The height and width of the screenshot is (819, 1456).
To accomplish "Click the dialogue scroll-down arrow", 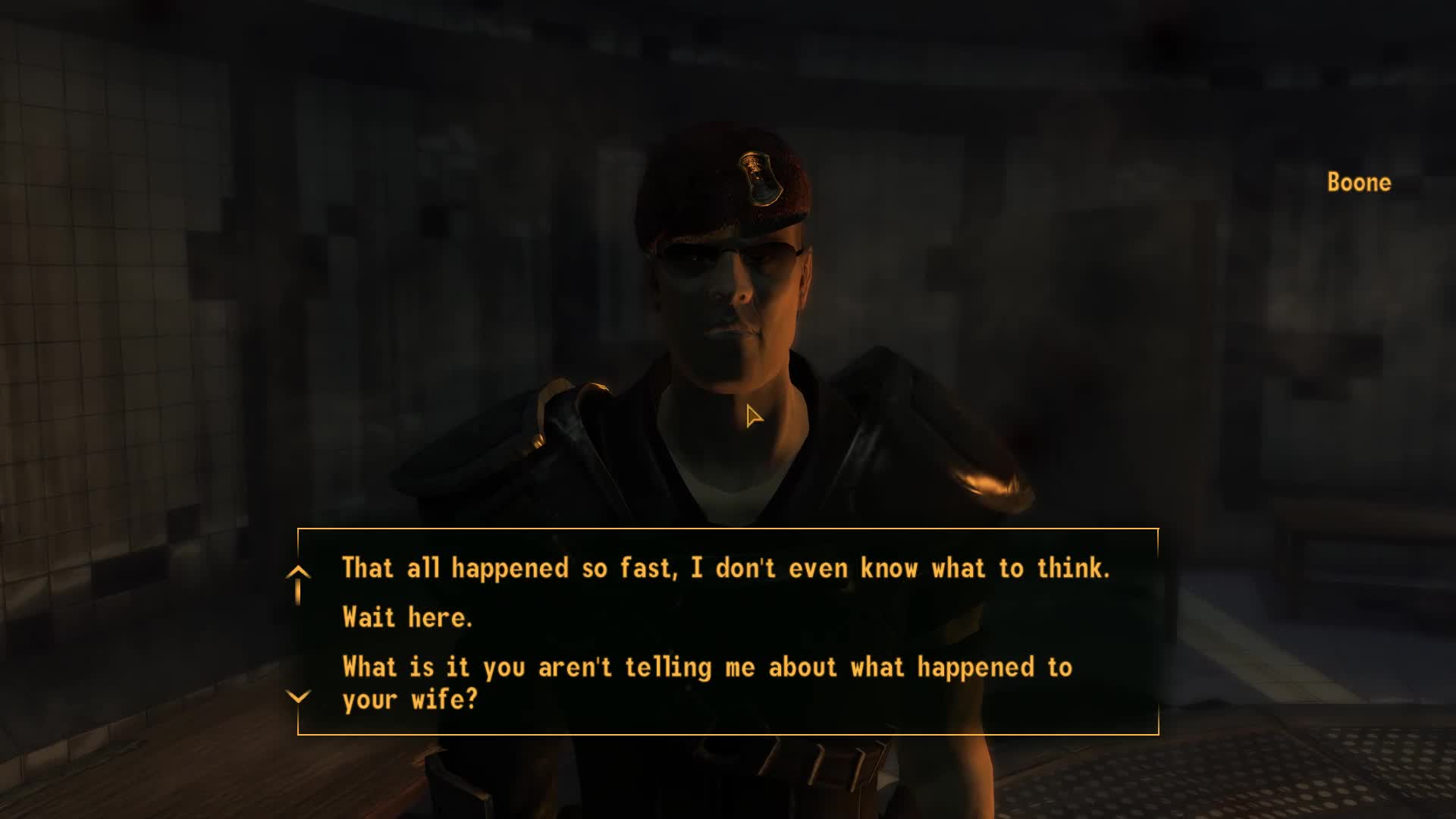I will pos(298,696).
